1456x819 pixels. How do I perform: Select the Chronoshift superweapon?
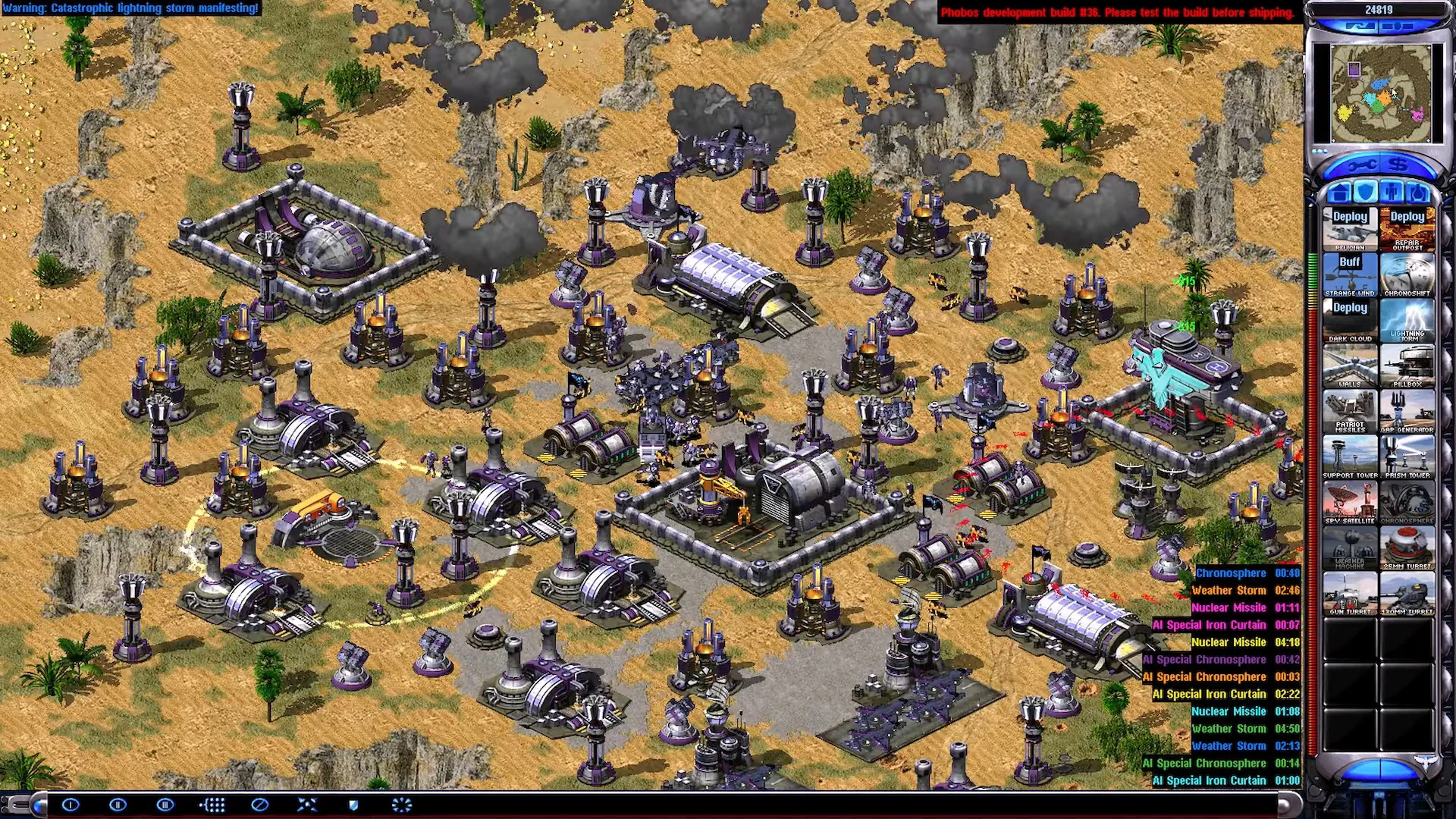pyautogui.click(x=1407, y=274)
